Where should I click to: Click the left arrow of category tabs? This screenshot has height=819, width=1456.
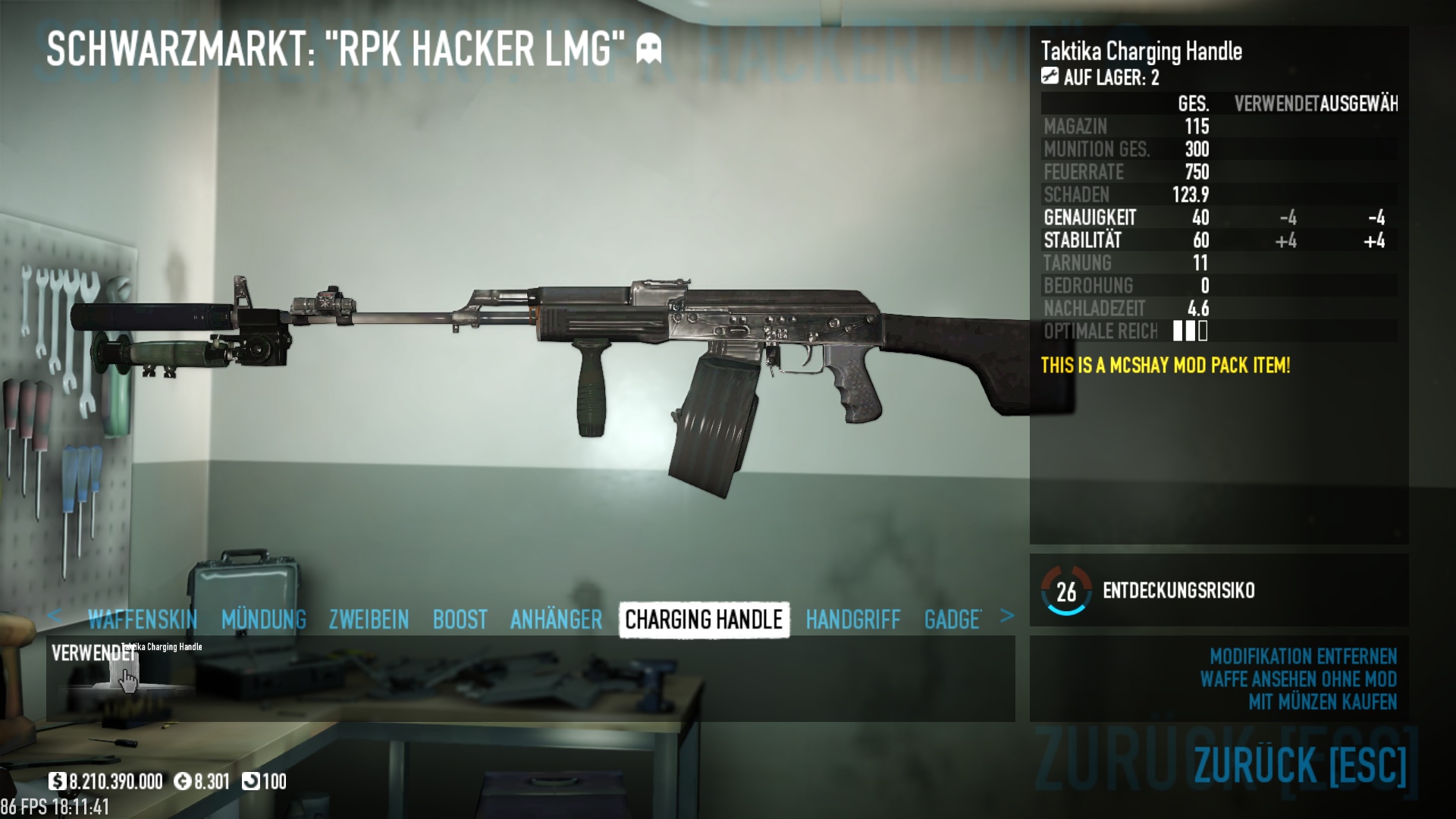coord(55,616)
